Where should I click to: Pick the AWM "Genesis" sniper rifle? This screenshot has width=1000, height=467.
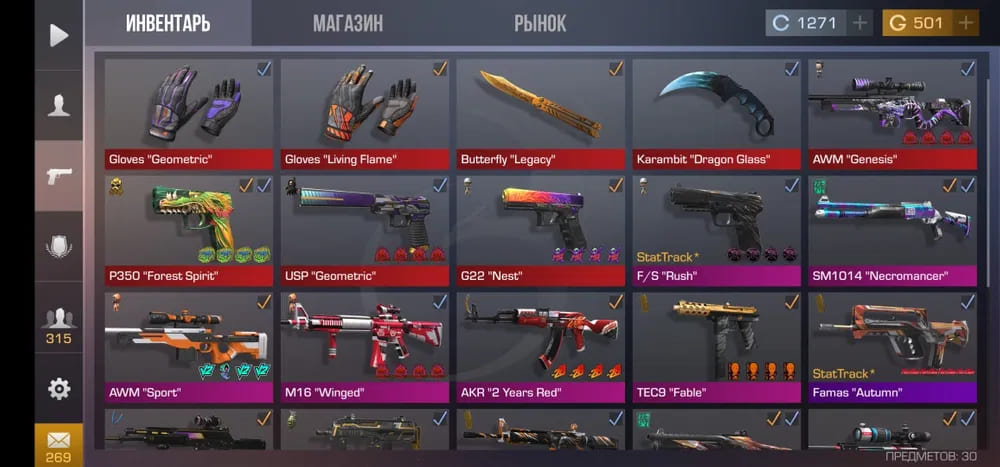click(x=892, y=112)
